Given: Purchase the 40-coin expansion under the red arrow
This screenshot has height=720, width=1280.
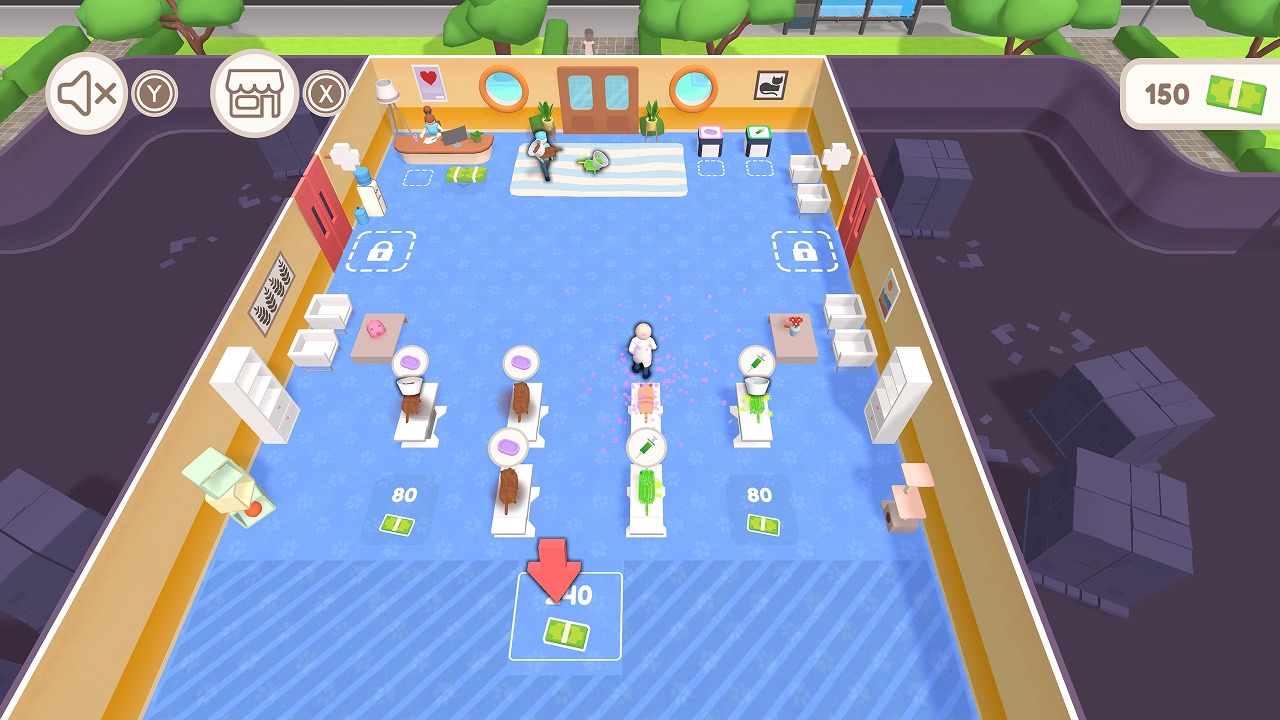Looking at the screenshot, I should click(x=565, y=614).
